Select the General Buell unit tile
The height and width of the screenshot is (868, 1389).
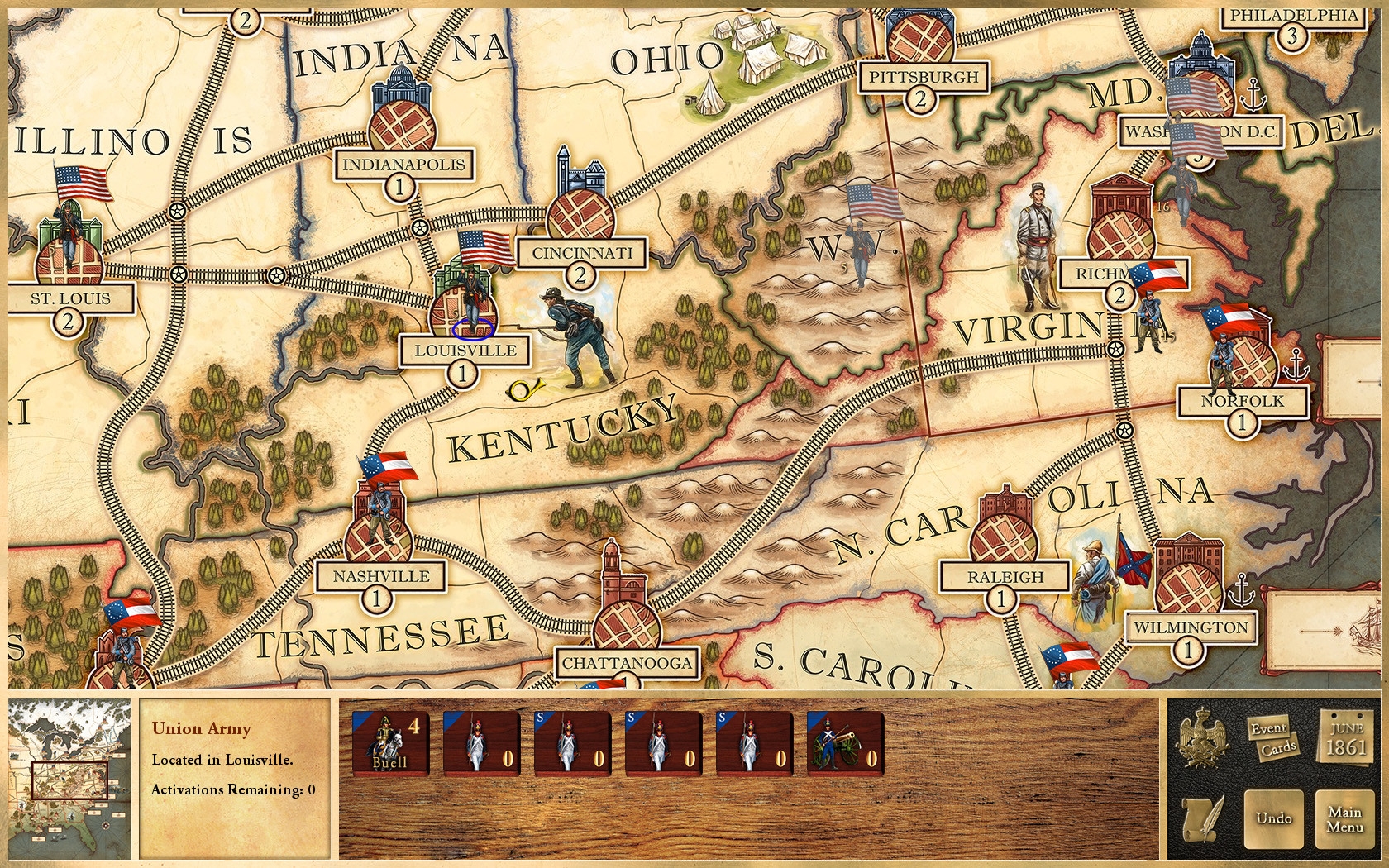coord(390,743)
